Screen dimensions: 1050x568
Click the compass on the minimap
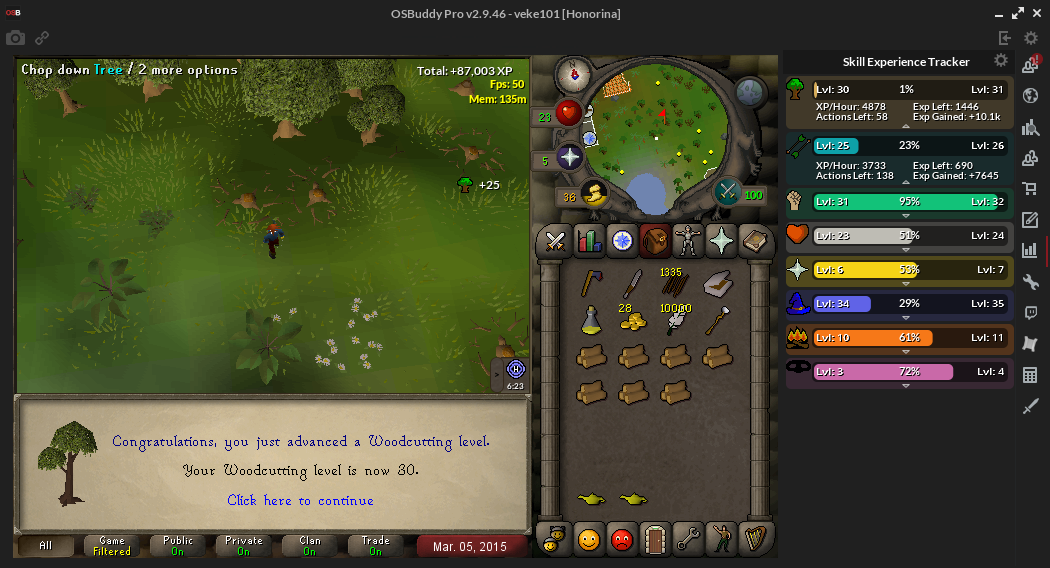574,73
